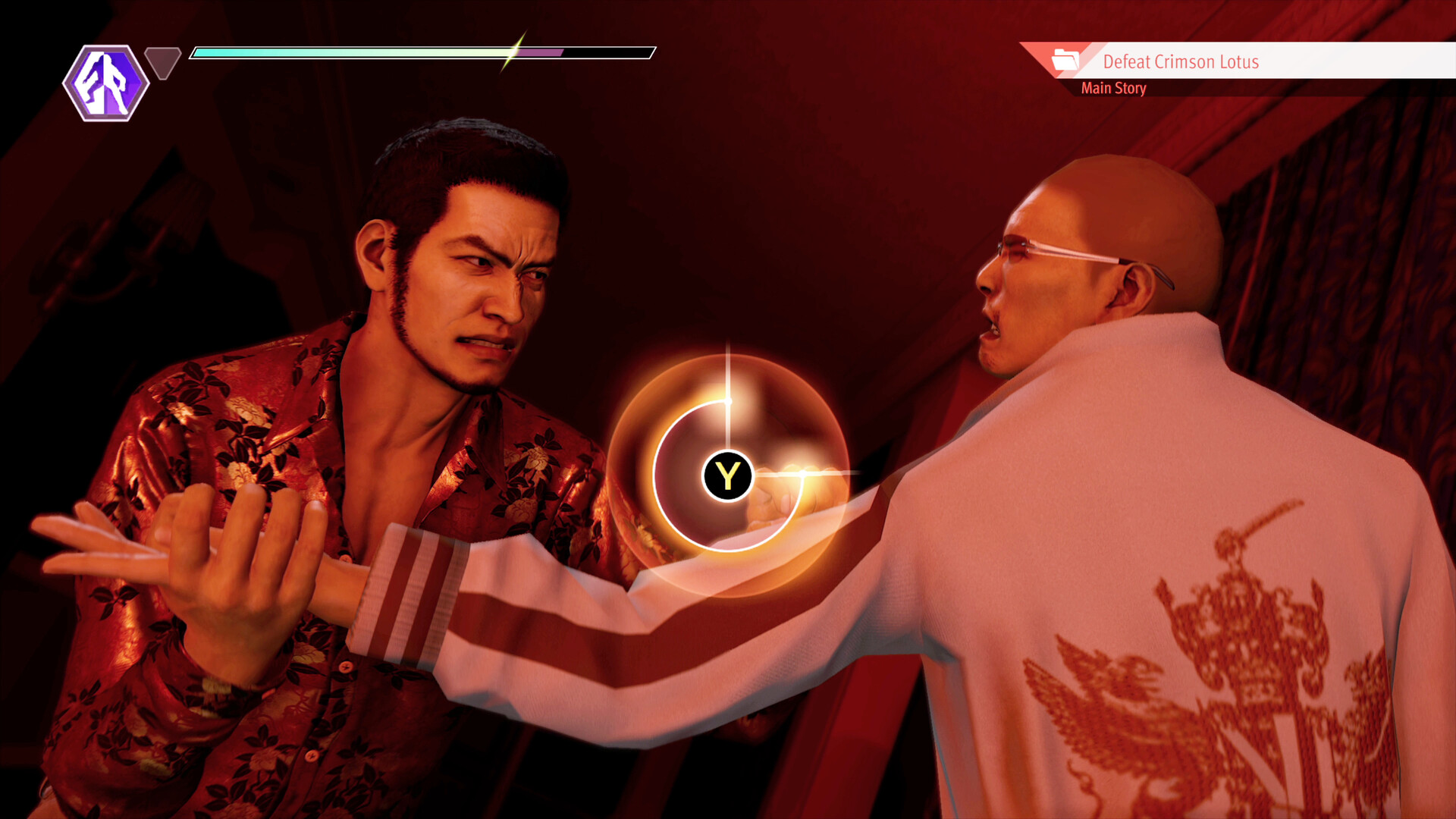Click the Main Story label text

[x=1115, y=88]
